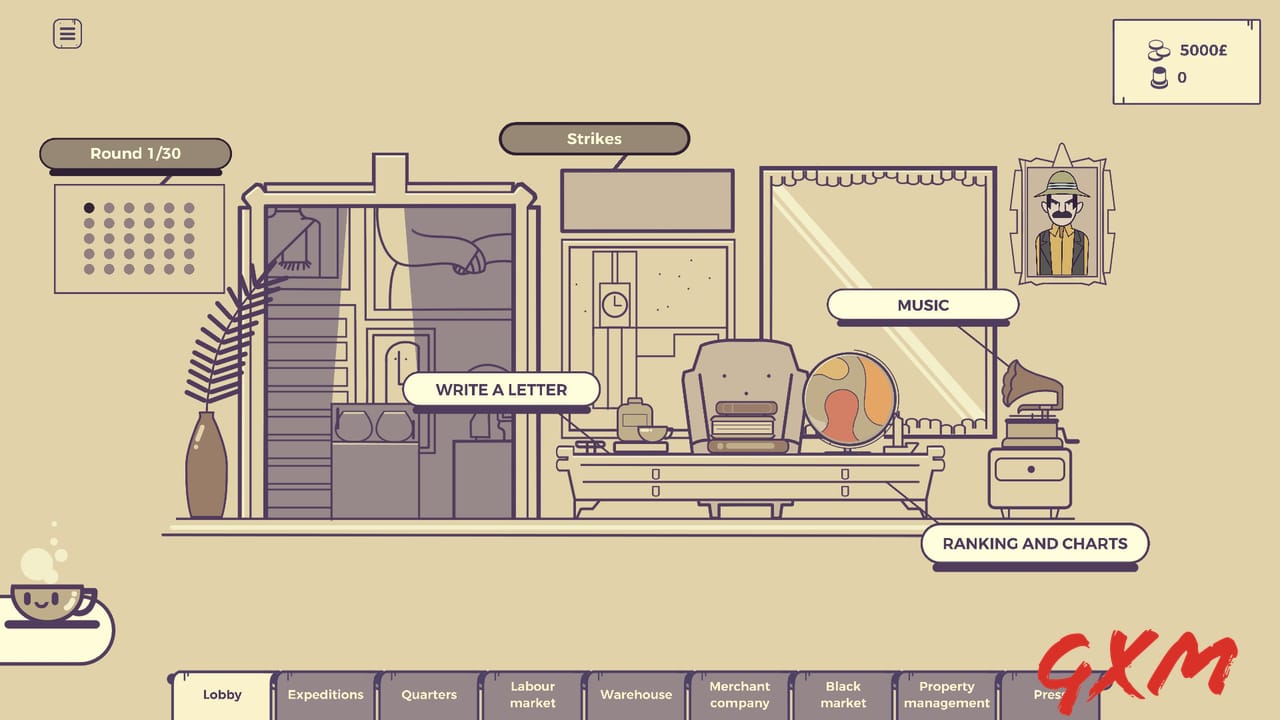The height and width of the screenshot is (720, 1280).
Task: Expand the Strikes banner
Action: click(594, 139)
